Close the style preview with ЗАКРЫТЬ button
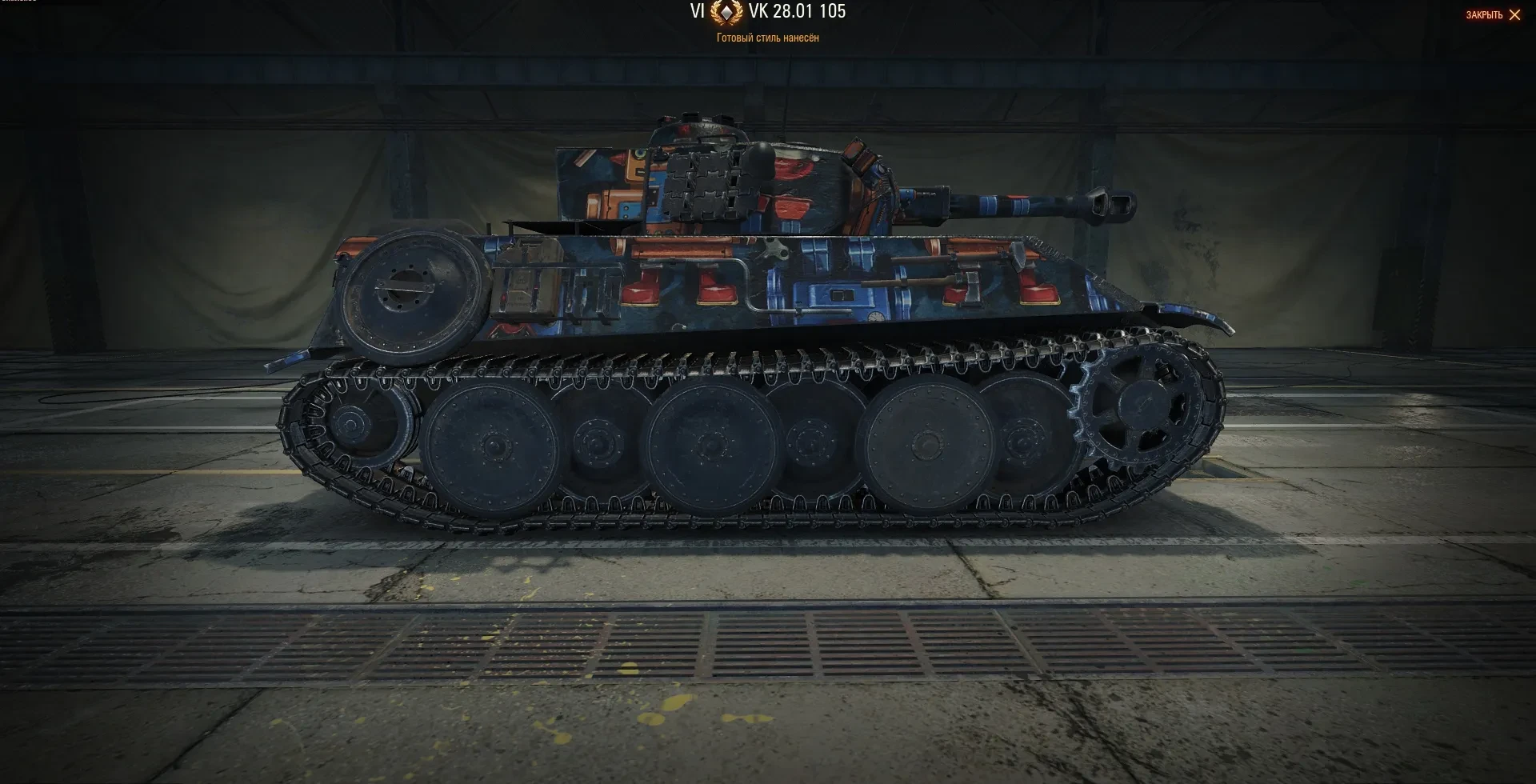 1493,15
